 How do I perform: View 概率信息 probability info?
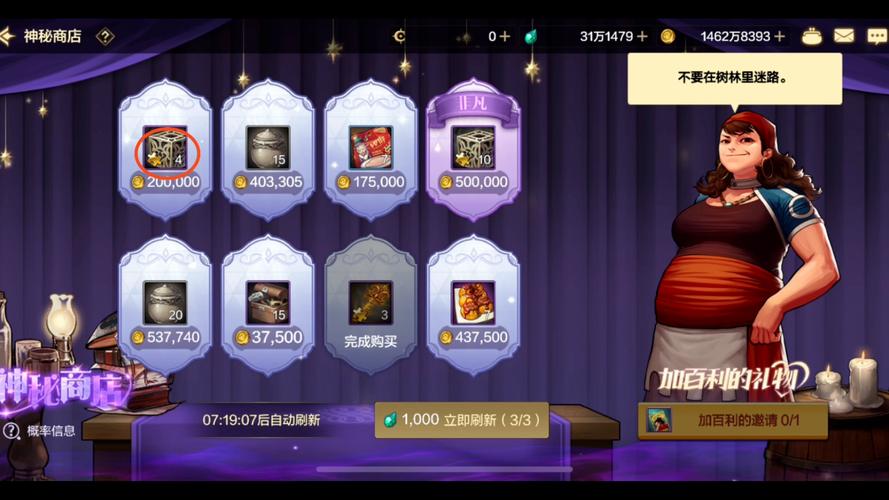click(x=40, y=431)
